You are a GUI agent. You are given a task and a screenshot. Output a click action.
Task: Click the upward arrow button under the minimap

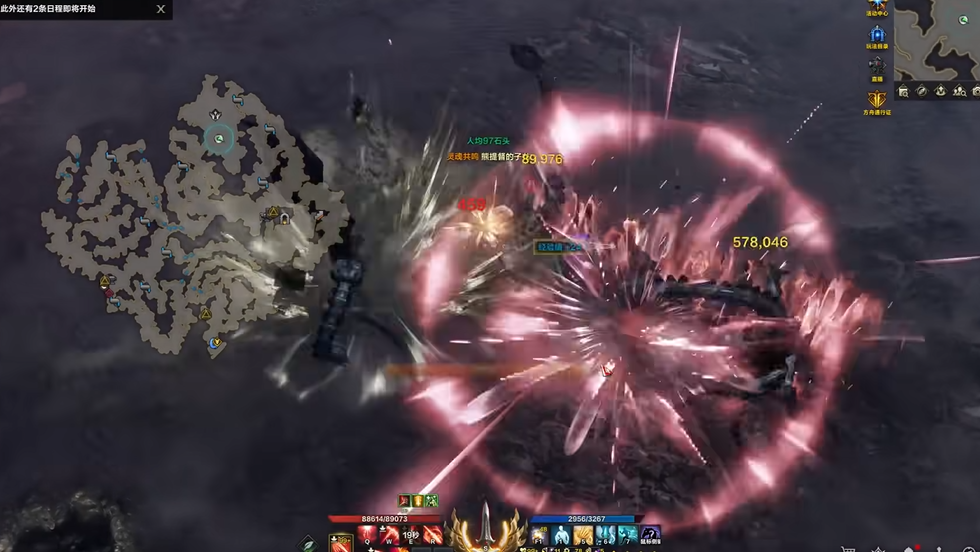point(940,91)
